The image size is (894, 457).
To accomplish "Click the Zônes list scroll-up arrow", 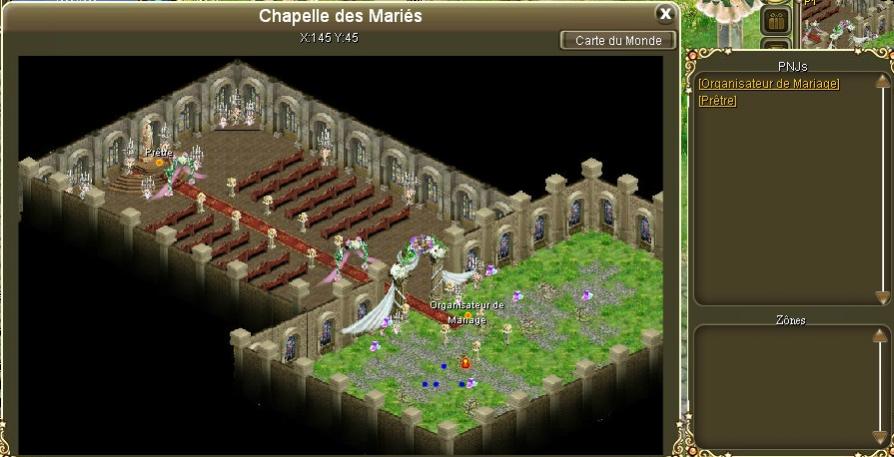I will point(882,335).
